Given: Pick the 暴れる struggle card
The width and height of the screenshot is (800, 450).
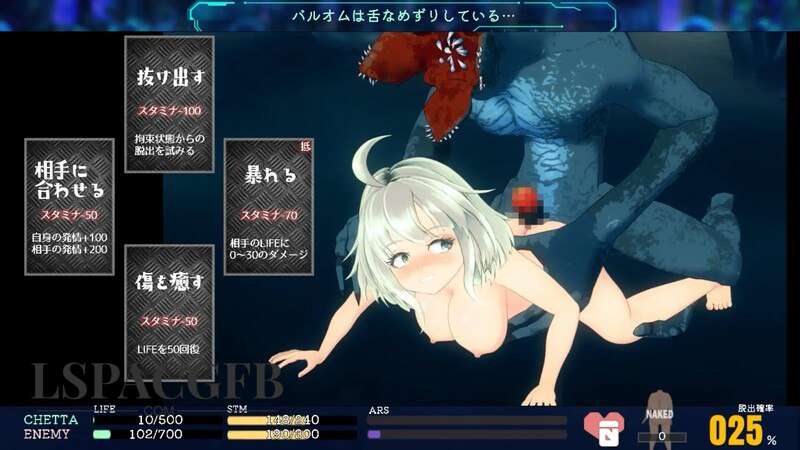Looking at the screenshot, I should (x=269, y=206).
